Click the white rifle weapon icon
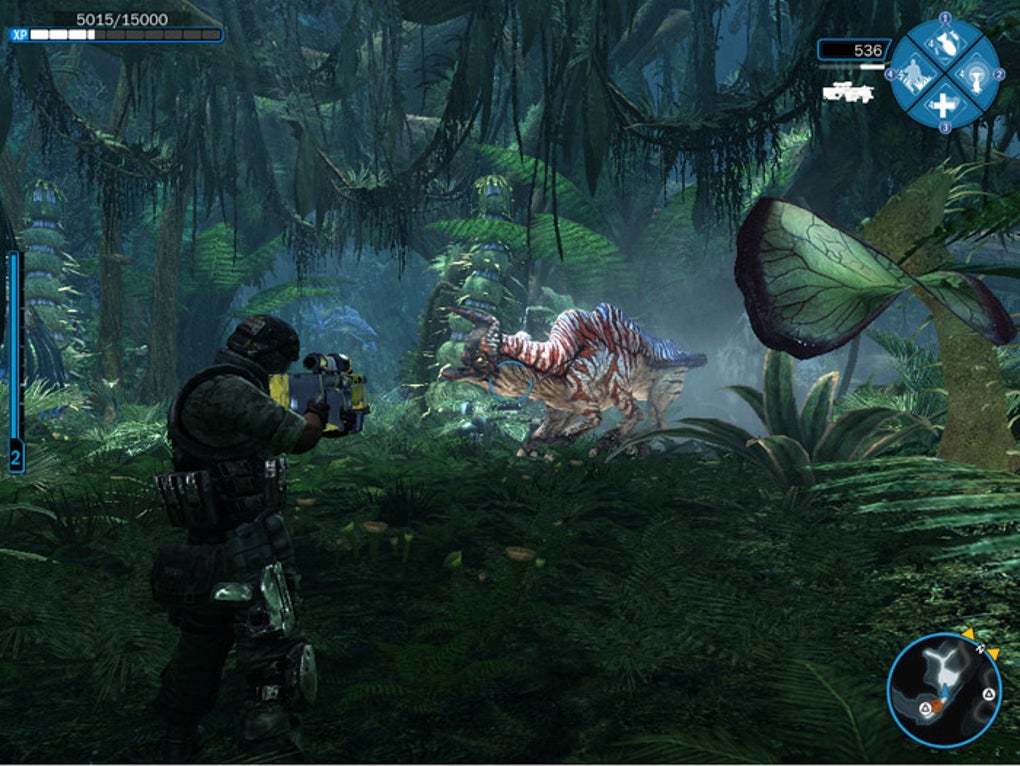Viewport: 1020px width, 766px height. coord(848,92)
